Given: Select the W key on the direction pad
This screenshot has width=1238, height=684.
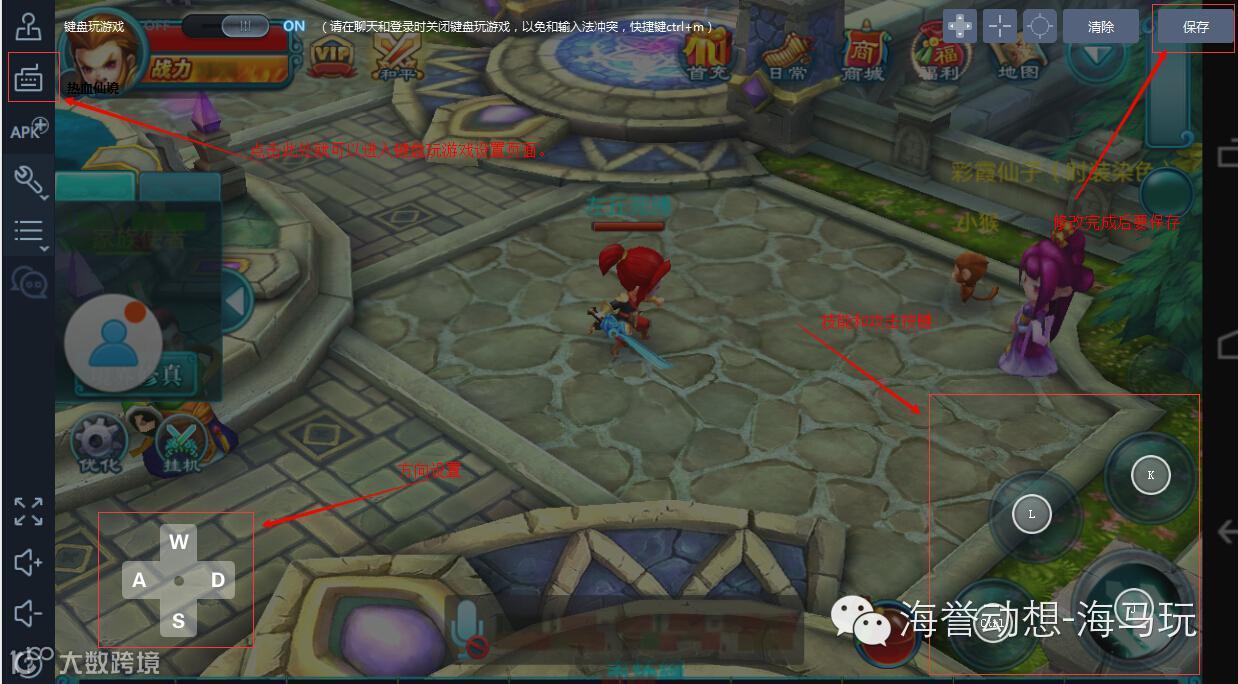Looking at the screenshot, I should pyautogui.click(x=179, y=543).
